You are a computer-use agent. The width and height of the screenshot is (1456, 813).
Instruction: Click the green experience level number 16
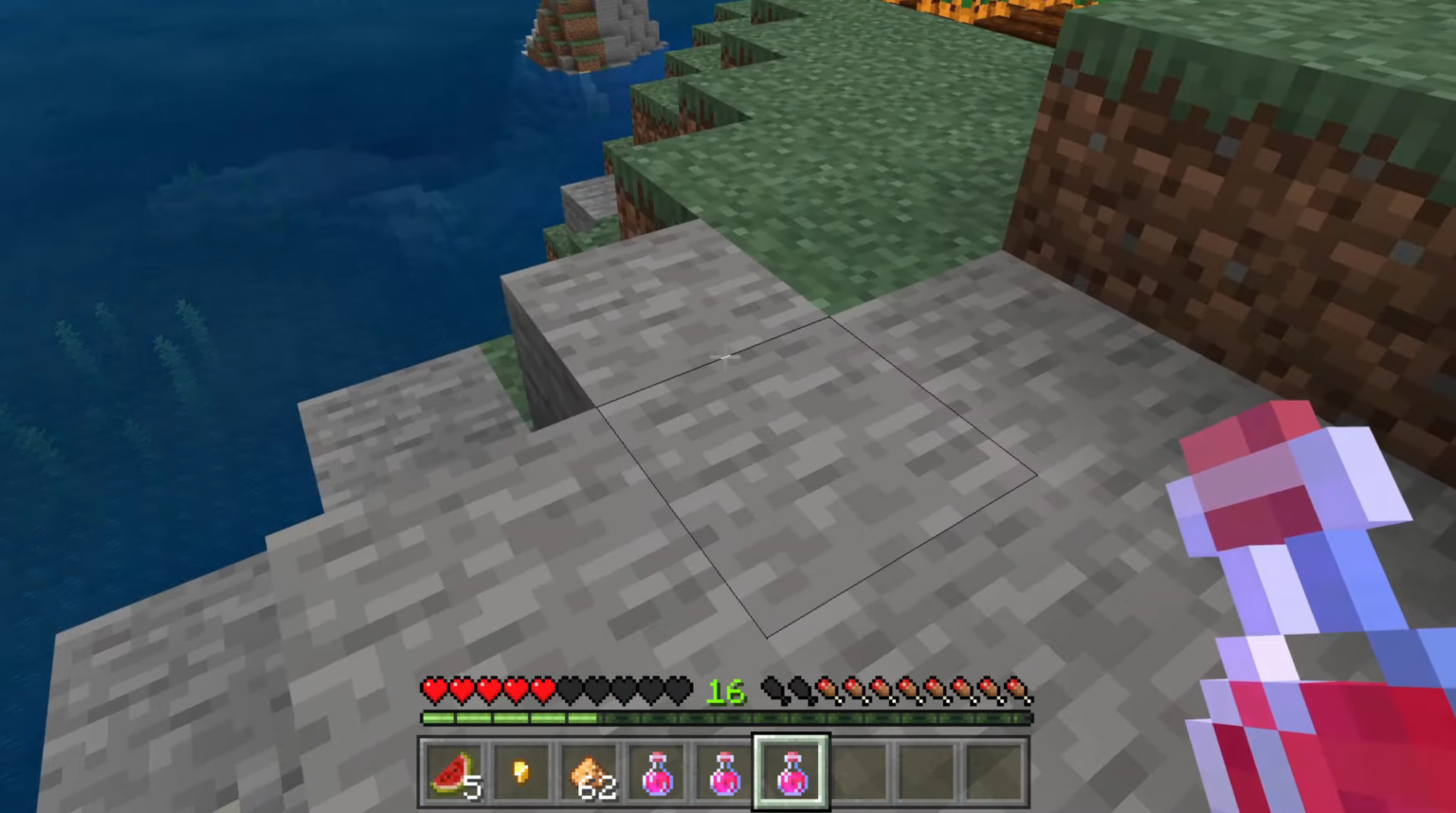point(726,692)
